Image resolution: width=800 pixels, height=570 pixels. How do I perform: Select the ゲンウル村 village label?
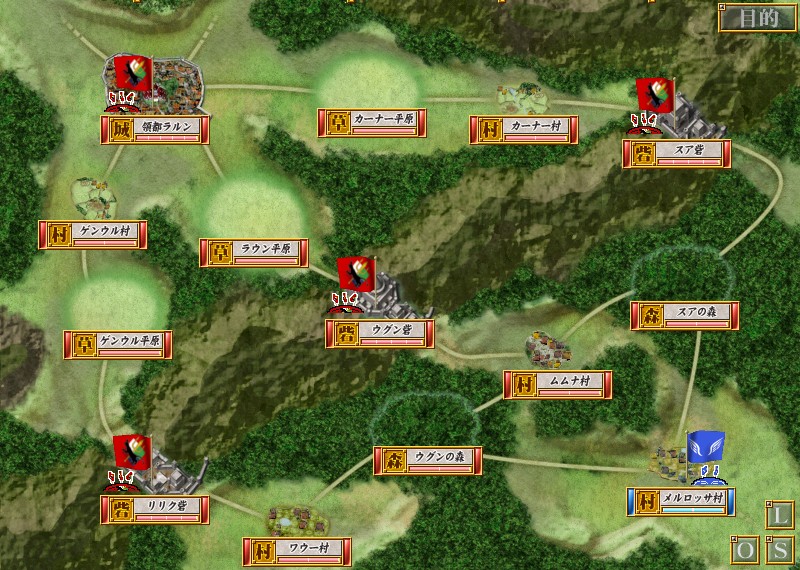click(93, 234)
